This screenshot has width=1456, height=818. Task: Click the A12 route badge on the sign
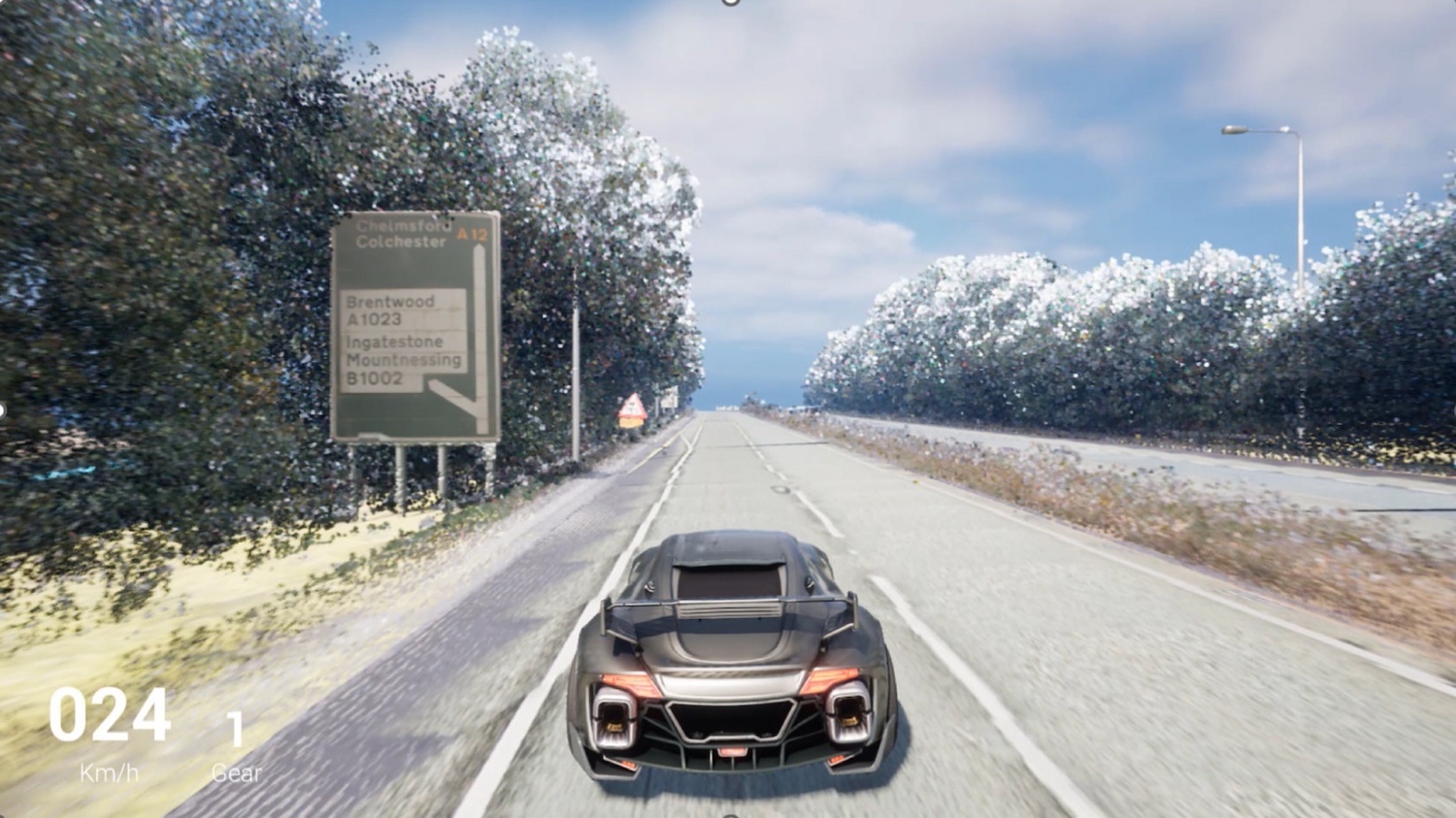click(475, 233)
